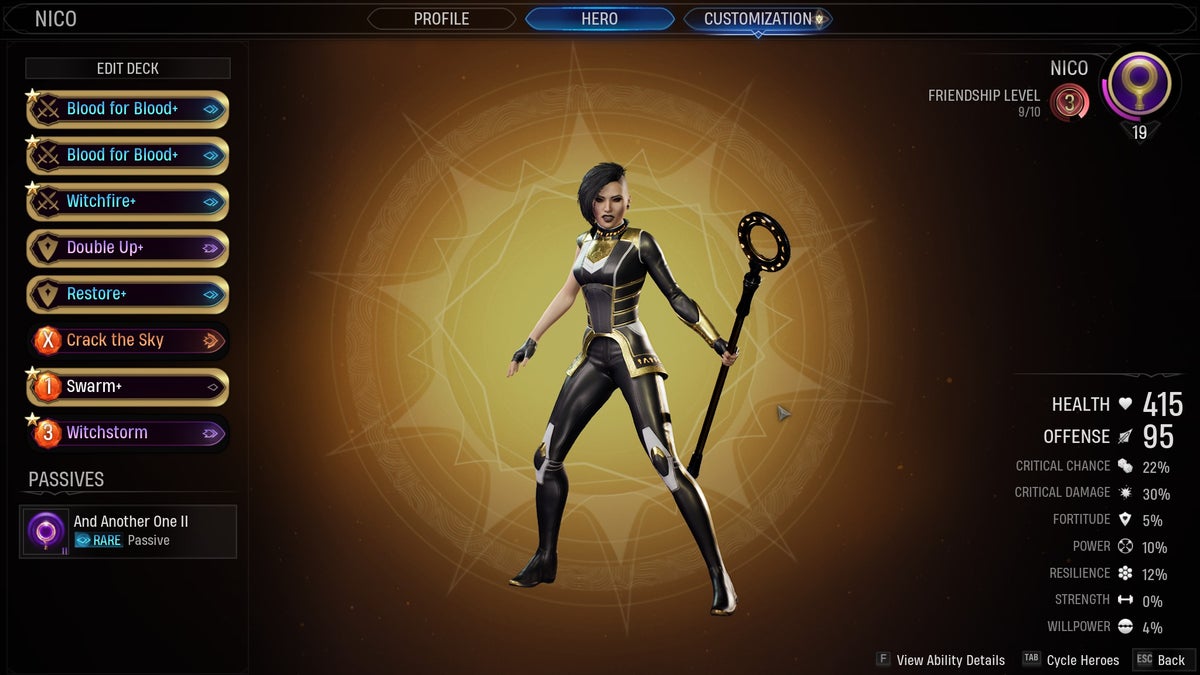The height and width of the screenshot is (675, 1200).
Task: Choose Cycle Heroes
Action: click(1071, 660)
